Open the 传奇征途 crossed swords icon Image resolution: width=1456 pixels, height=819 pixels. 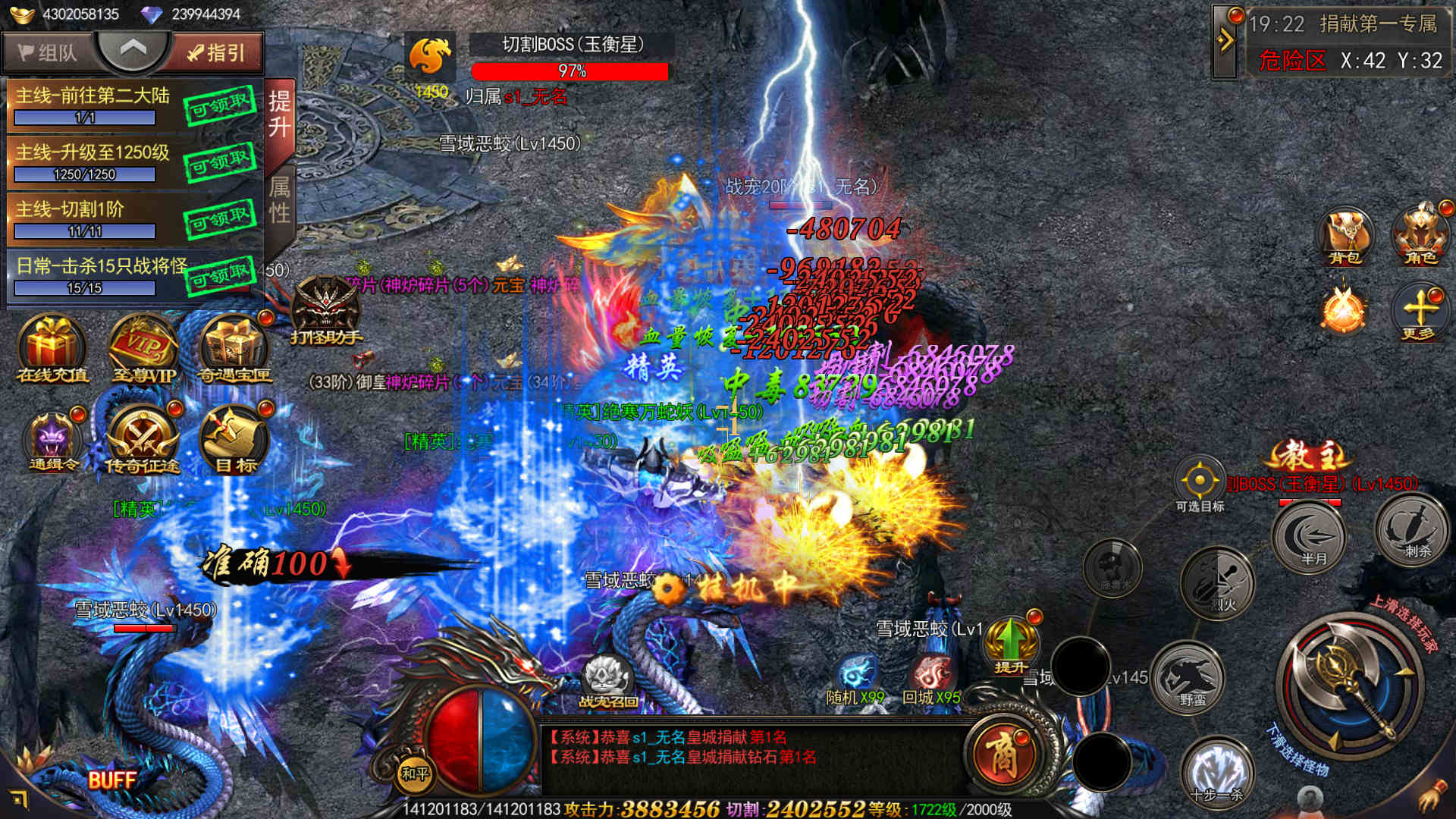tap(143, 441)
